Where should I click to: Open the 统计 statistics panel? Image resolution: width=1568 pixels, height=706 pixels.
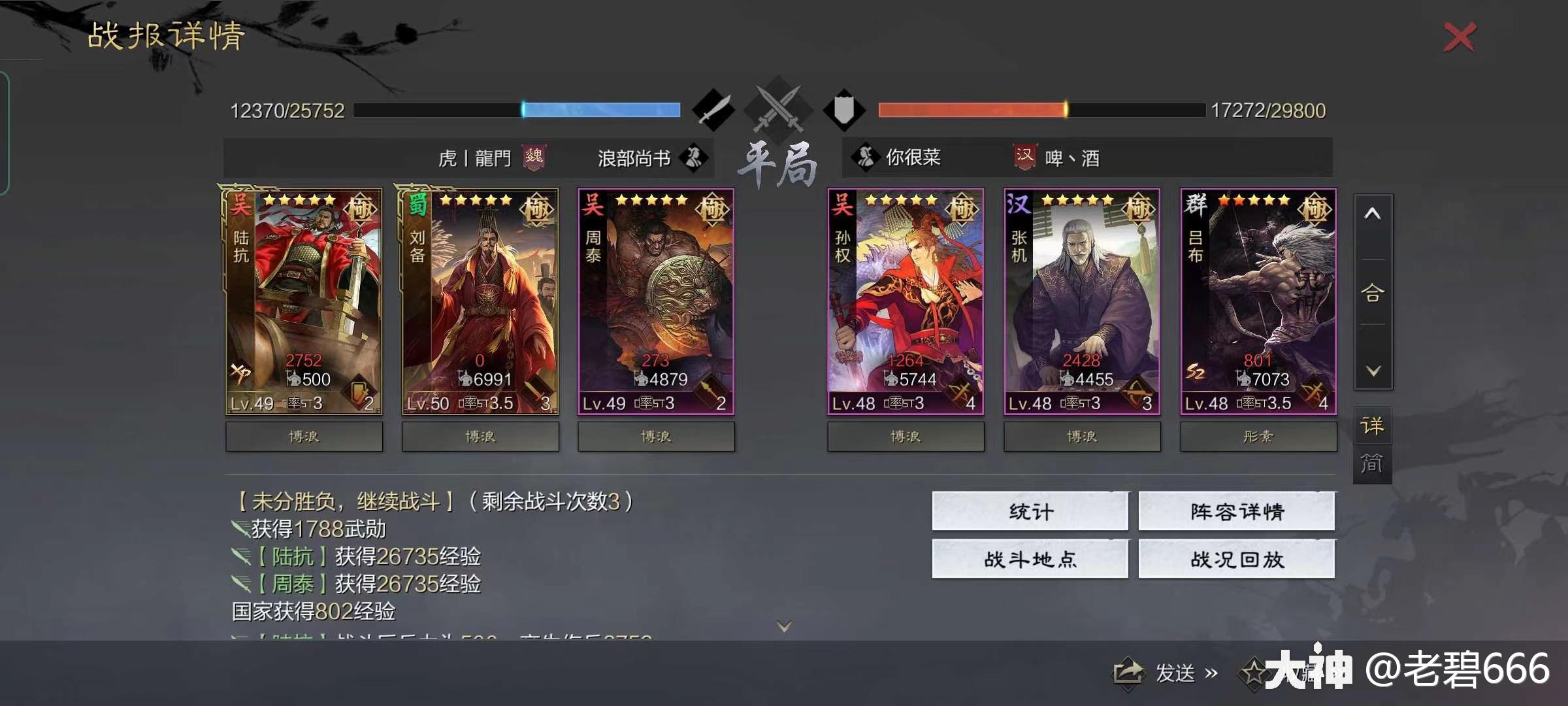pos(1030,513)
